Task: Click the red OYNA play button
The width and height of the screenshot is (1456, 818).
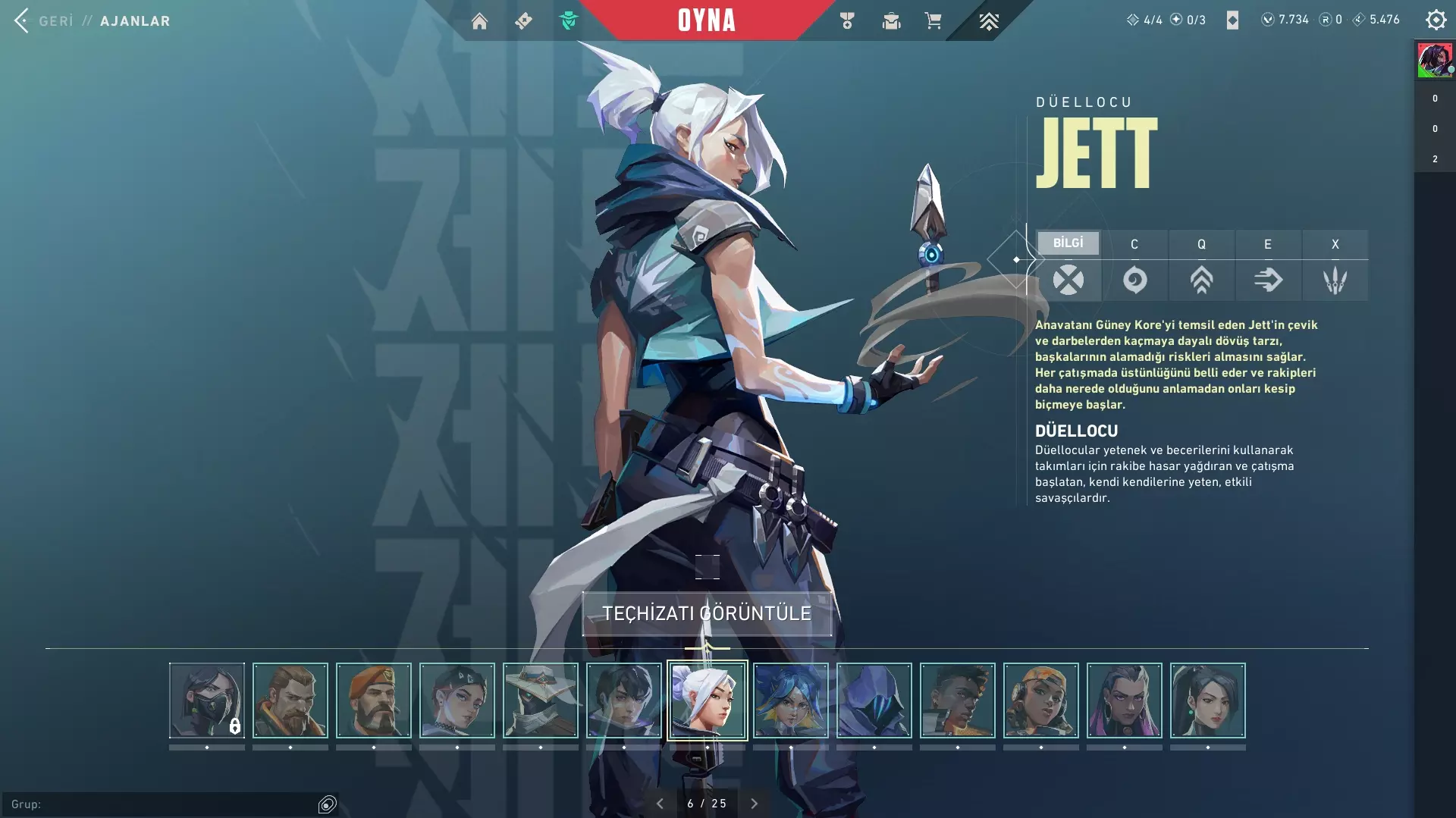Action: point(706,20)
